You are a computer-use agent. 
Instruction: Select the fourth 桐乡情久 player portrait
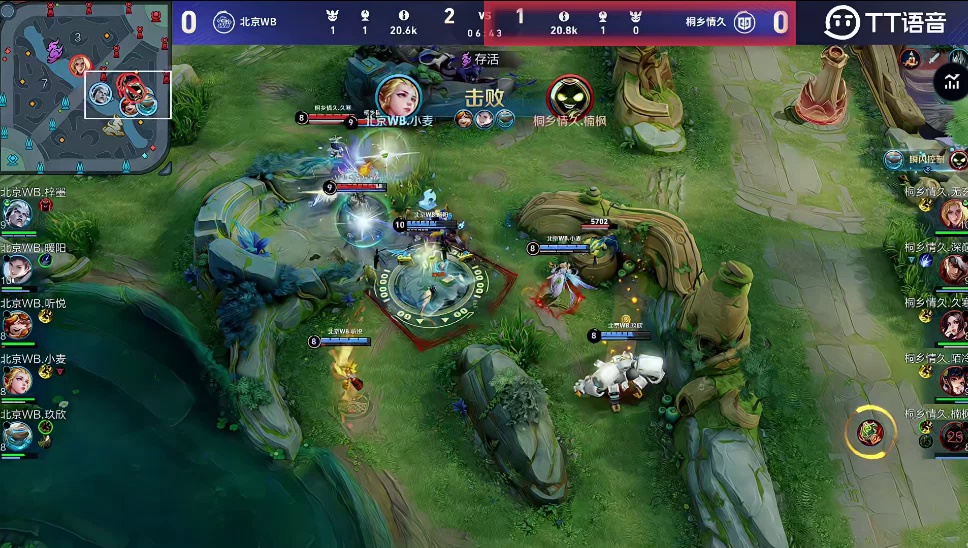954,379
